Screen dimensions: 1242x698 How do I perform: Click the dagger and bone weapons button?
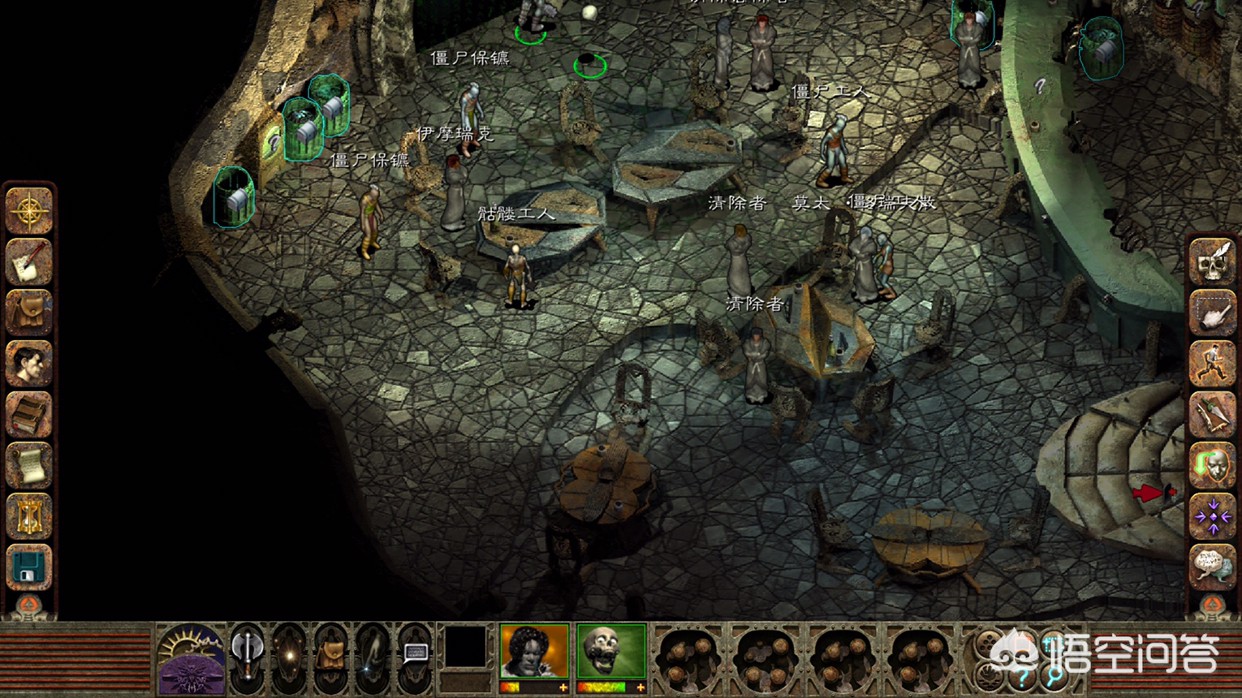(1212, 414)
